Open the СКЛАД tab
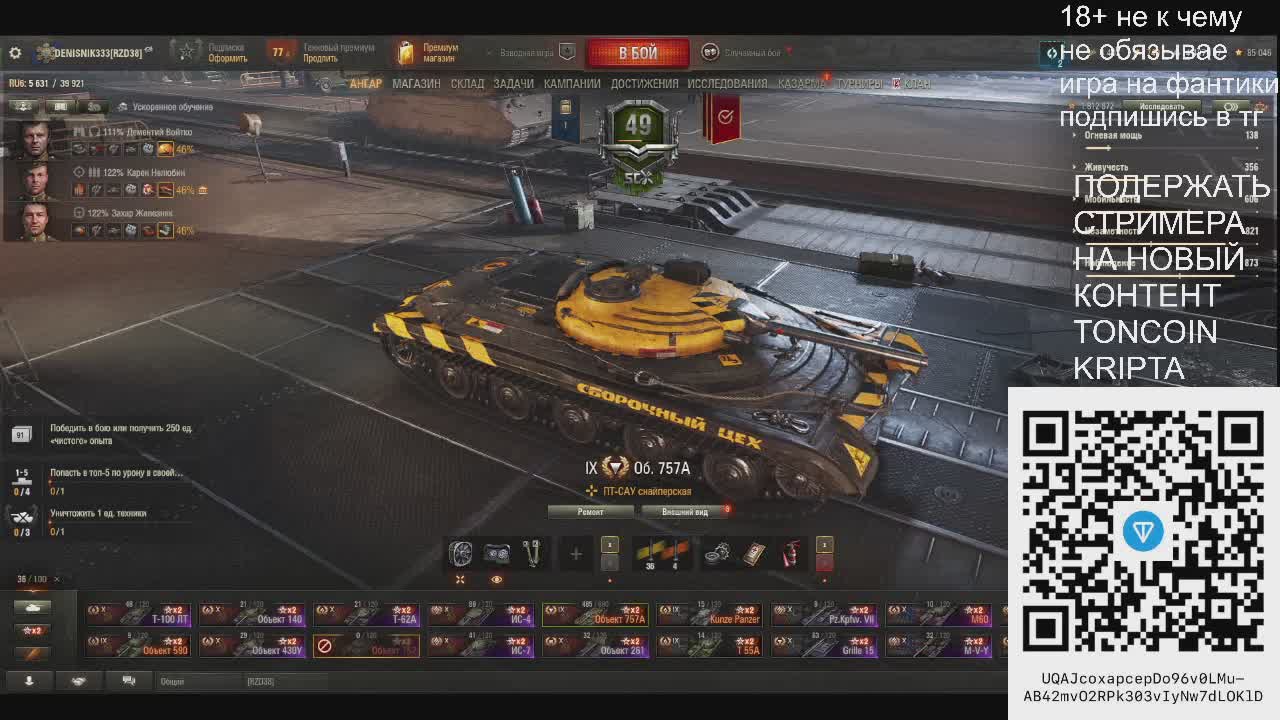 [467, 84]
